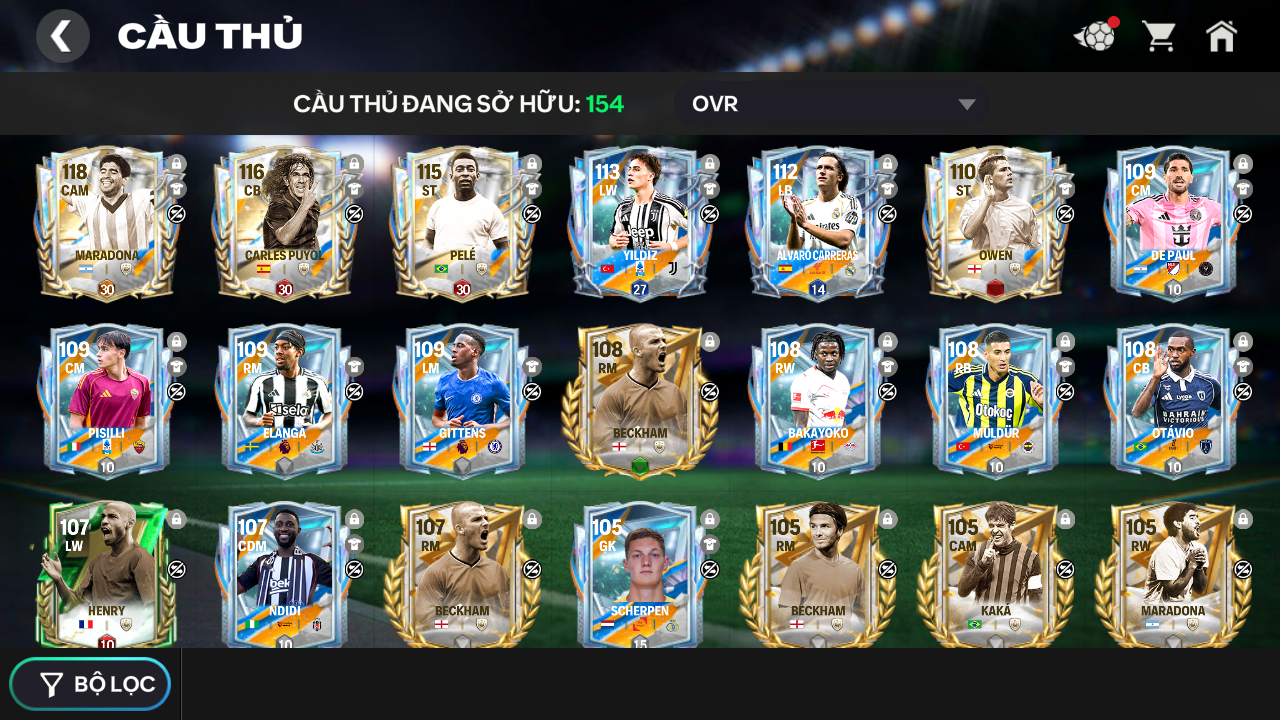
Task: Click the untradeable icon on Owen's card
Action: click(1065, 212)
